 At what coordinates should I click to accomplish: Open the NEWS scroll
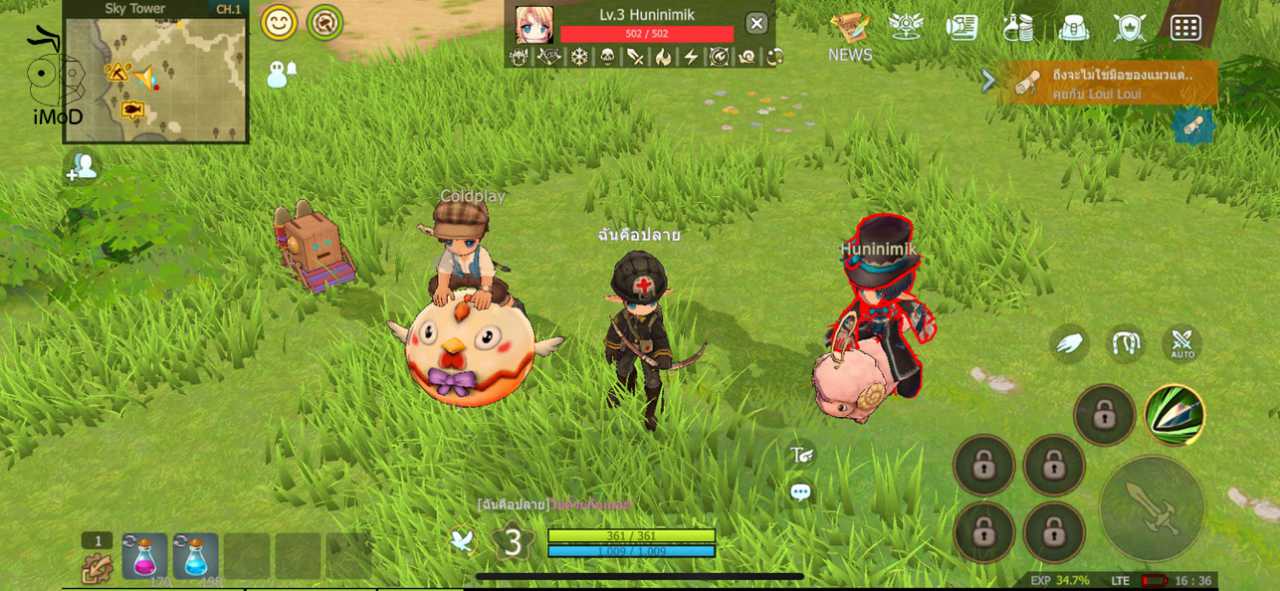pos(850,28)
